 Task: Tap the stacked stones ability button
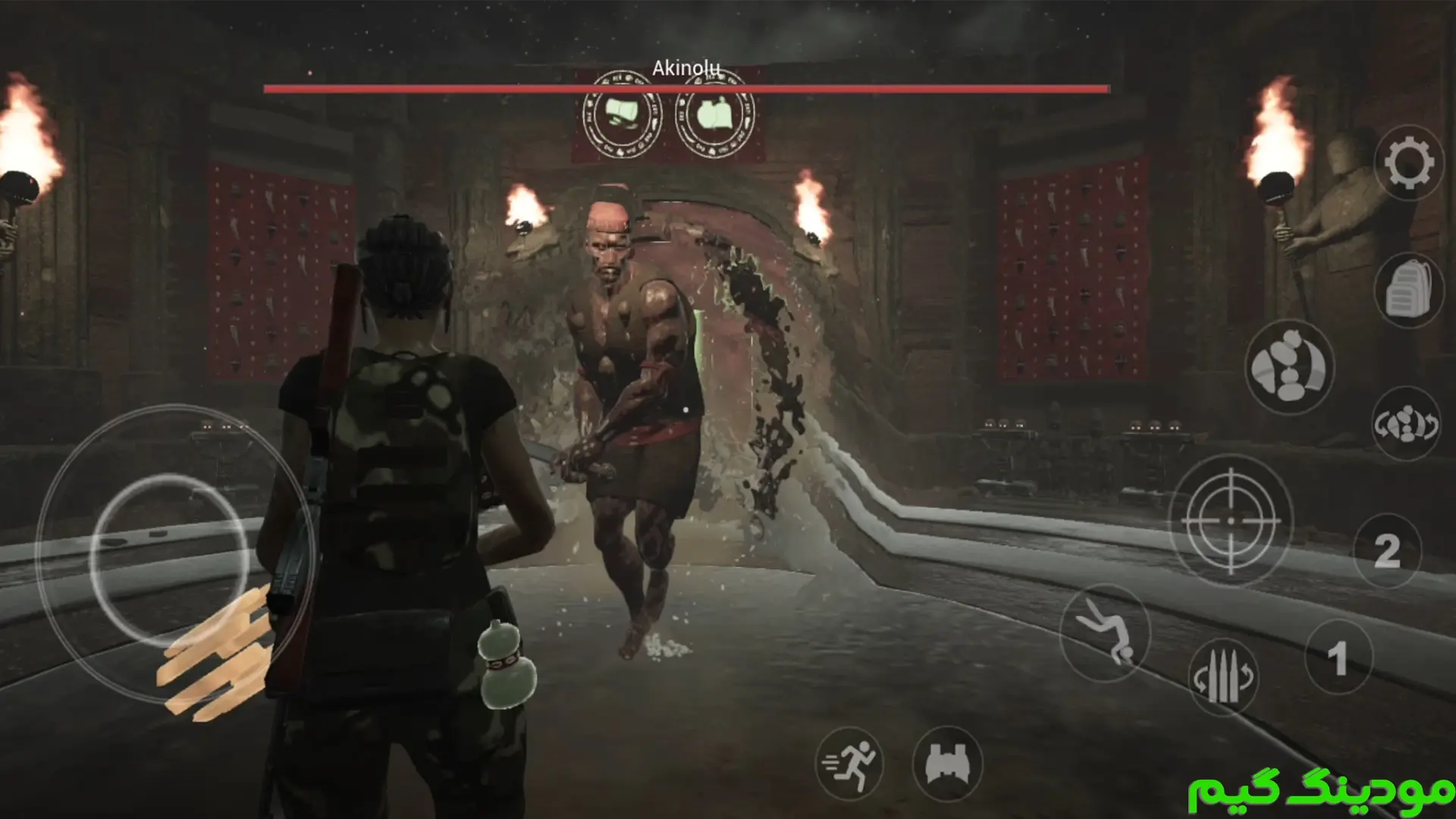(1289, 368)
